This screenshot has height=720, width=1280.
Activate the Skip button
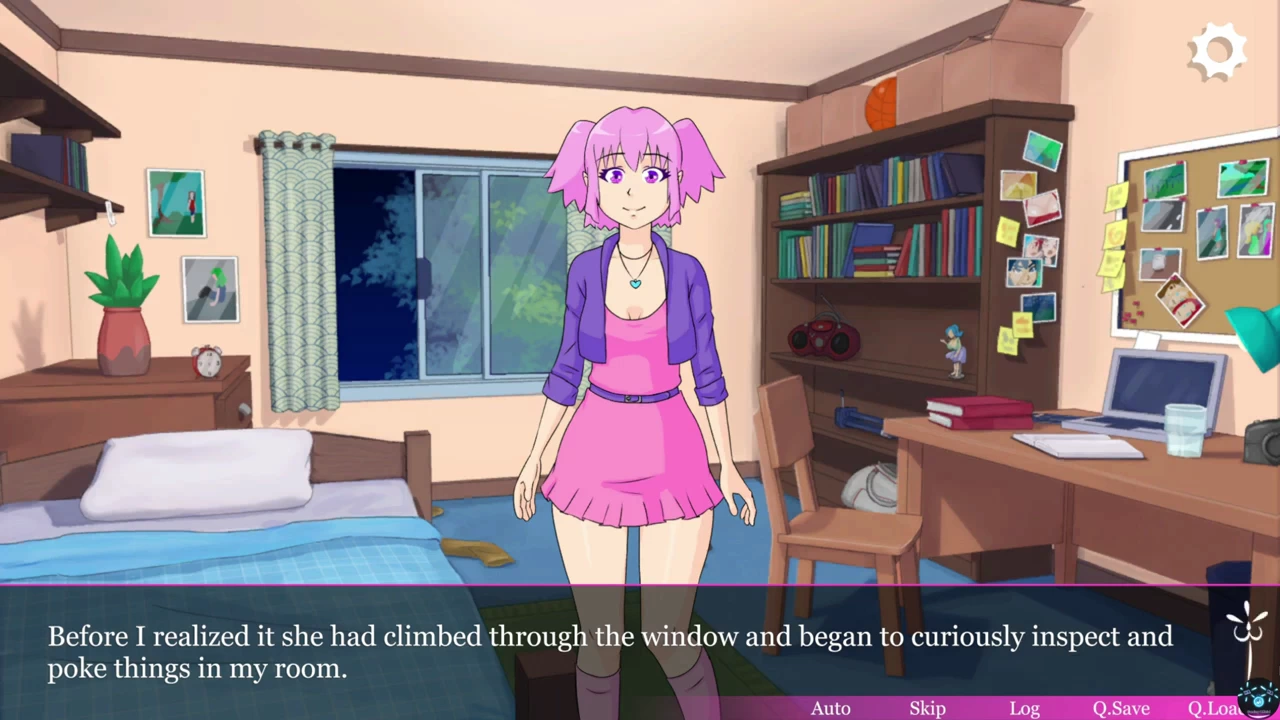coord(927,708)
